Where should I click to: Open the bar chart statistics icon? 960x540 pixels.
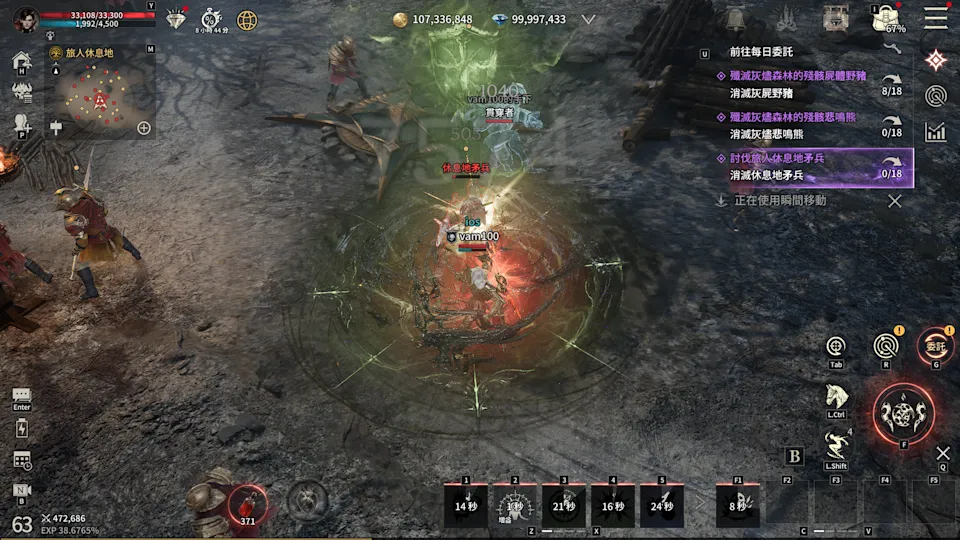pyautogui.click(x=936, y=131)
